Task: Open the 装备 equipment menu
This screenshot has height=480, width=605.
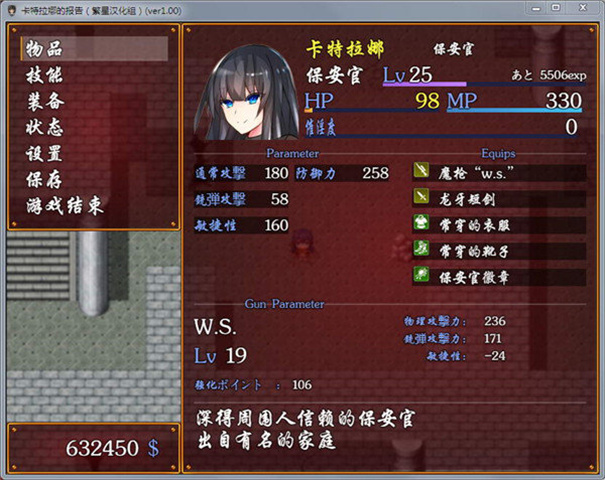Action: coord(46,101)
